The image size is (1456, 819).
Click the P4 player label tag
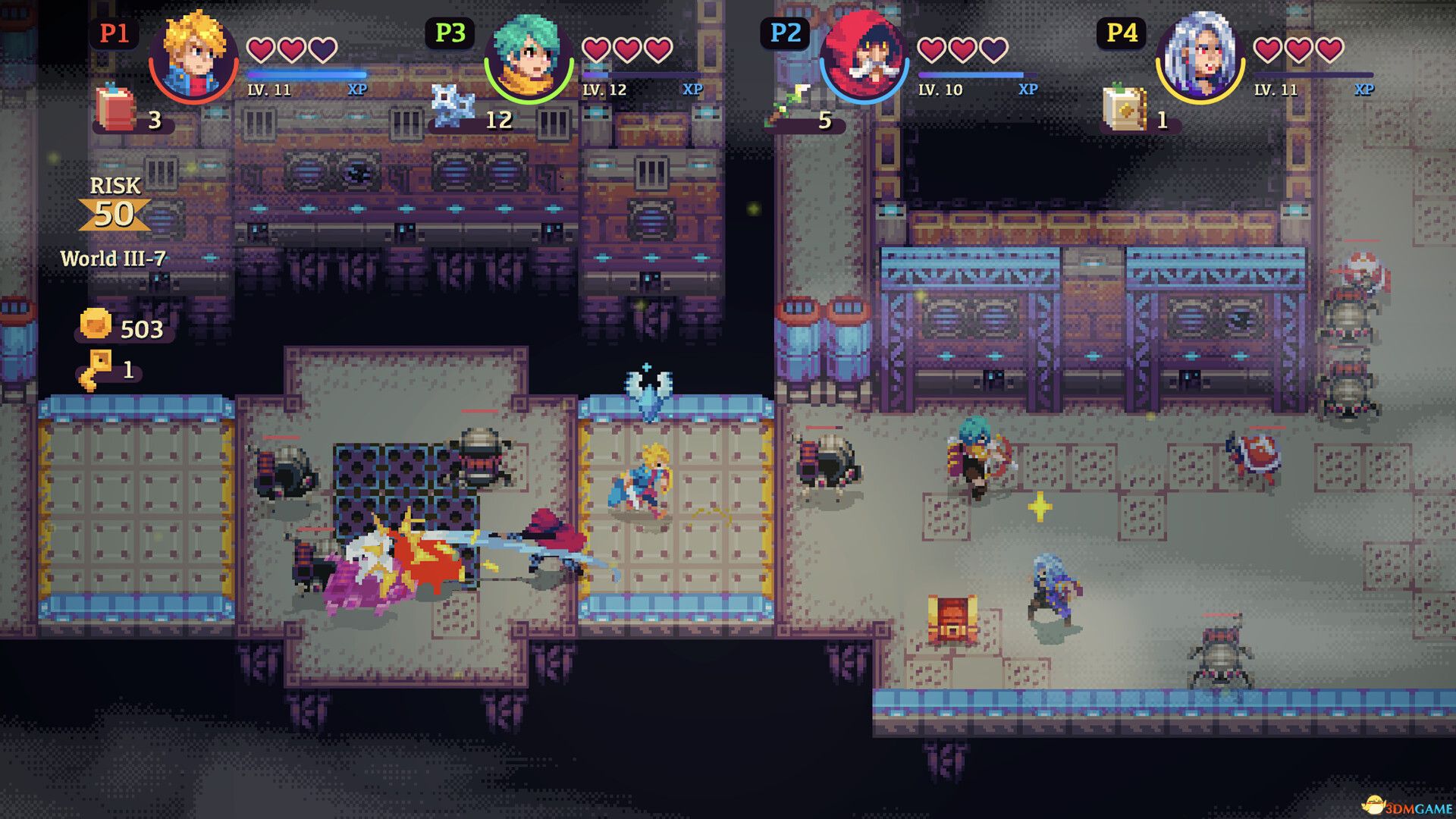[x=1122, y=33]
